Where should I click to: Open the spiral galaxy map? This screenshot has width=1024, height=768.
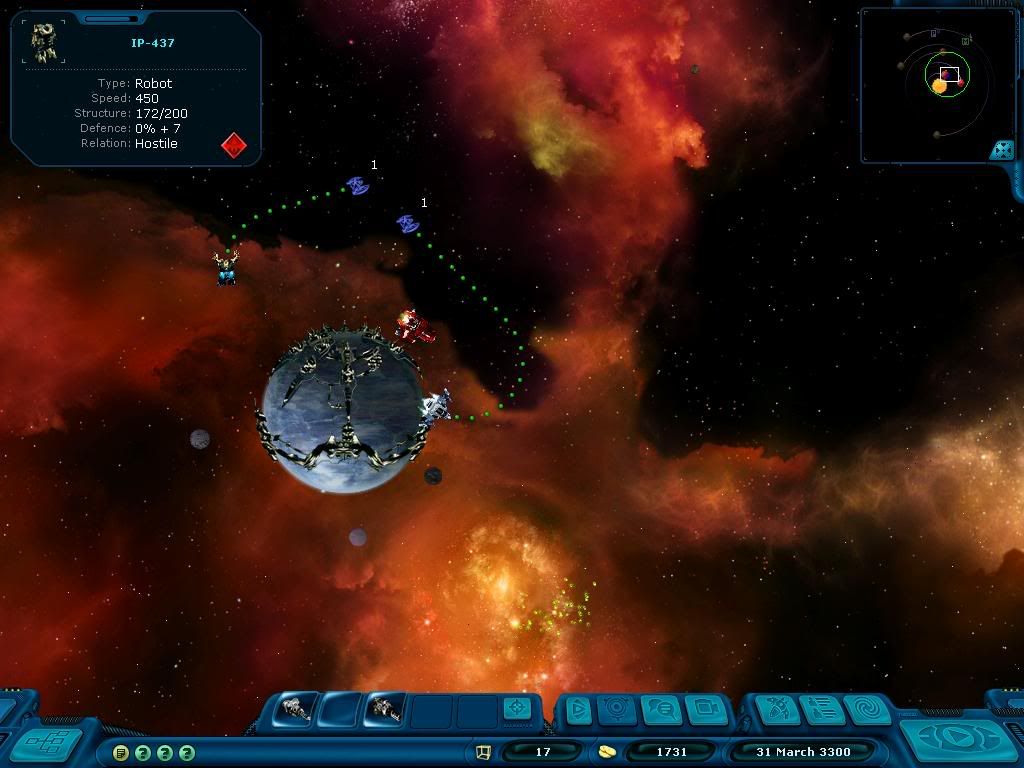tap(866, 709)
